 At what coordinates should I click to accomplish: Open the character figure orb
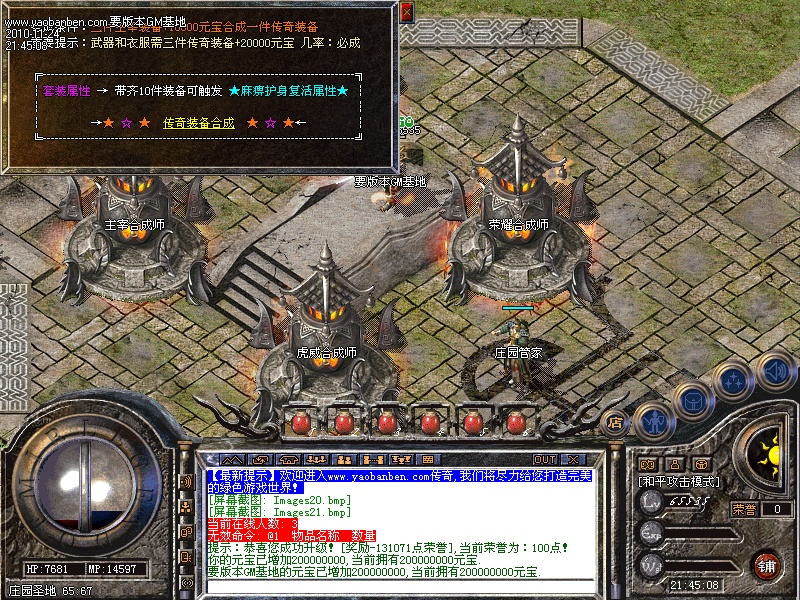point(653,421)
